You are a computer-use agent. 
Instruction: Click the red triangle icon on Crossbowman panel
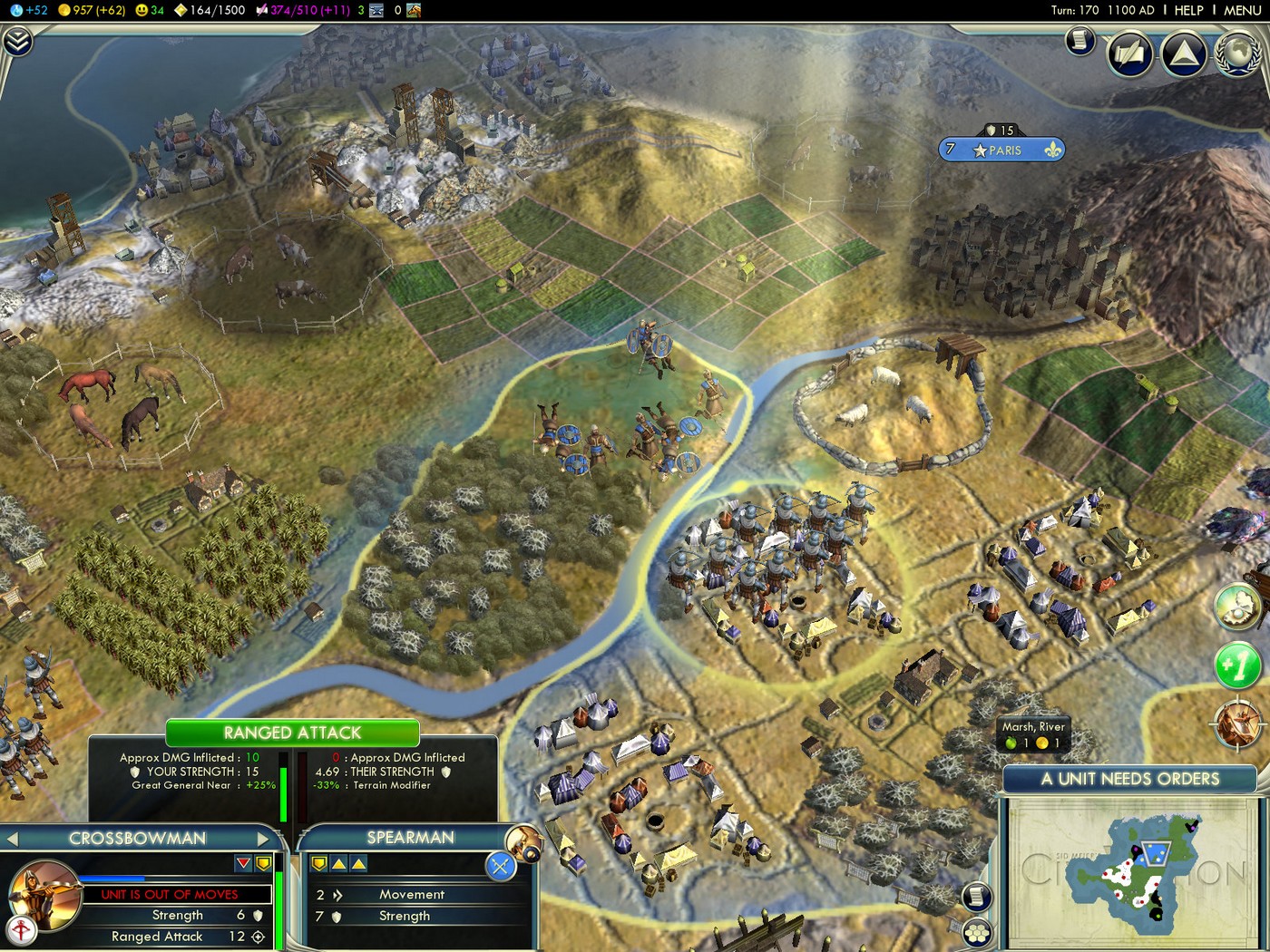click(243, 864)
